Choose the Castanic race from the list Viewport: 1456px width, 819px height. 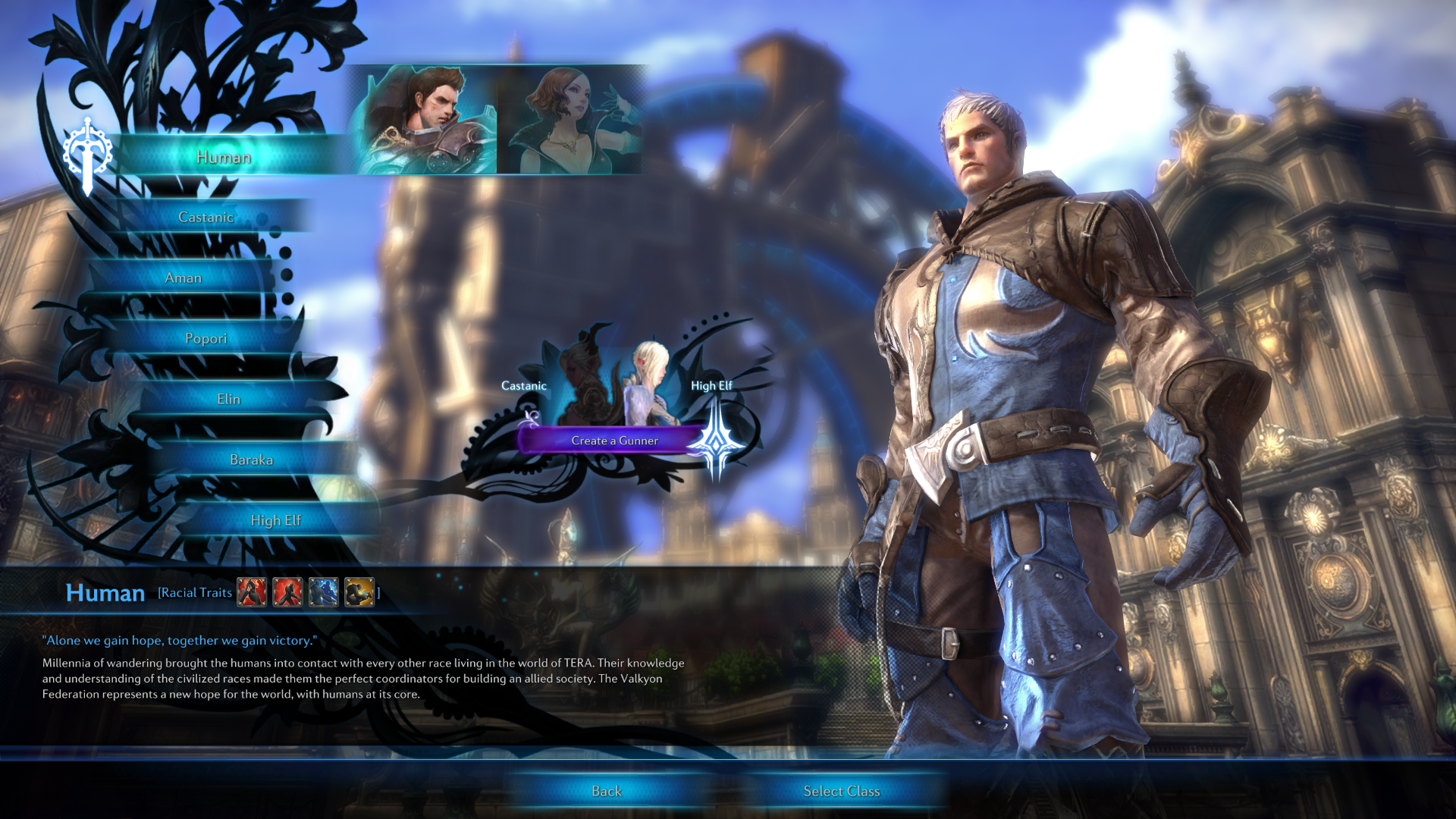[206, 217]
